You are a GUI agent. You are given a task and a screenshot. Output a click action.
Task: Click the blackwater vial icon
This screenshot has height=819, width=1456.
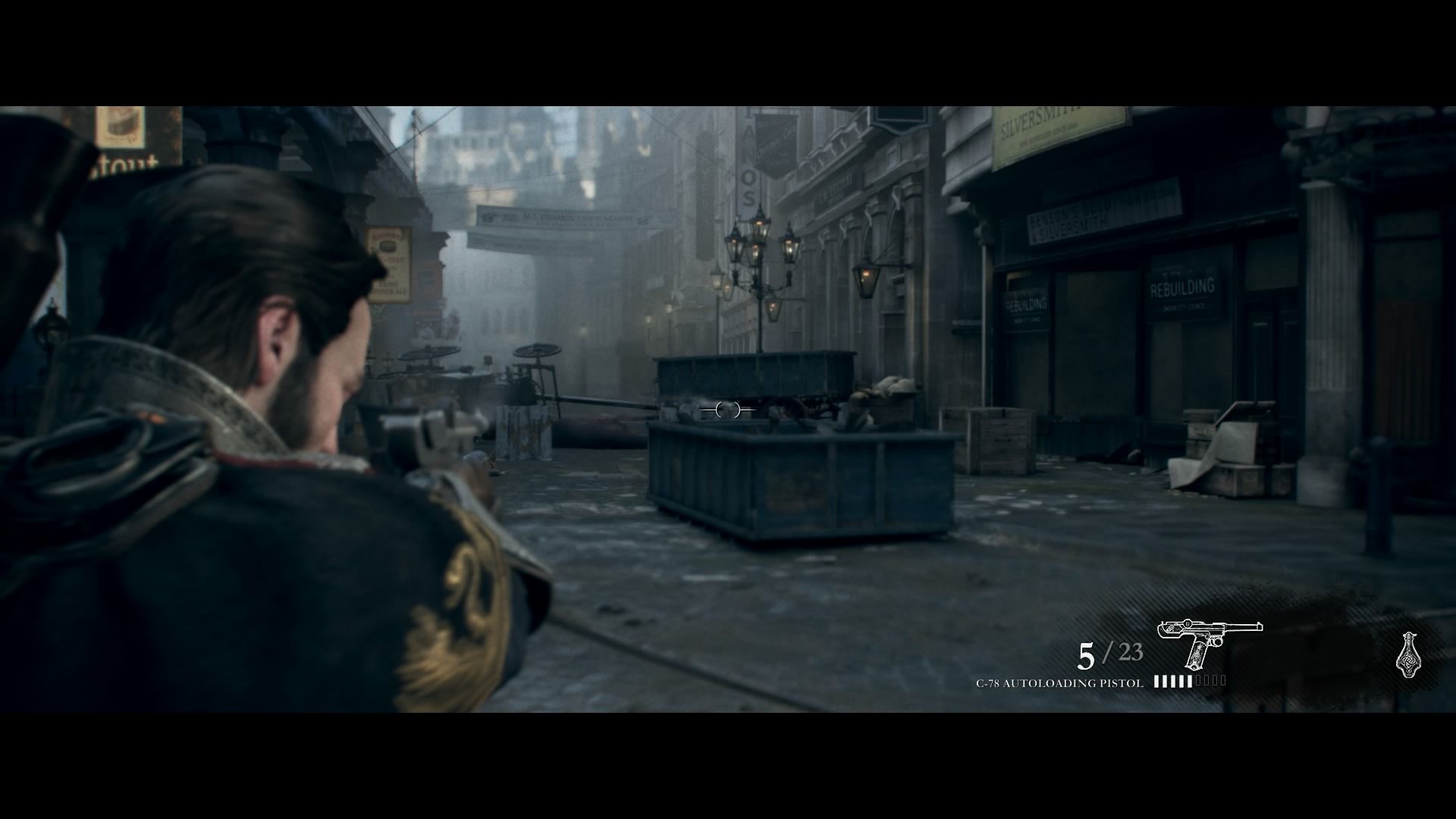pos(1408,654)
